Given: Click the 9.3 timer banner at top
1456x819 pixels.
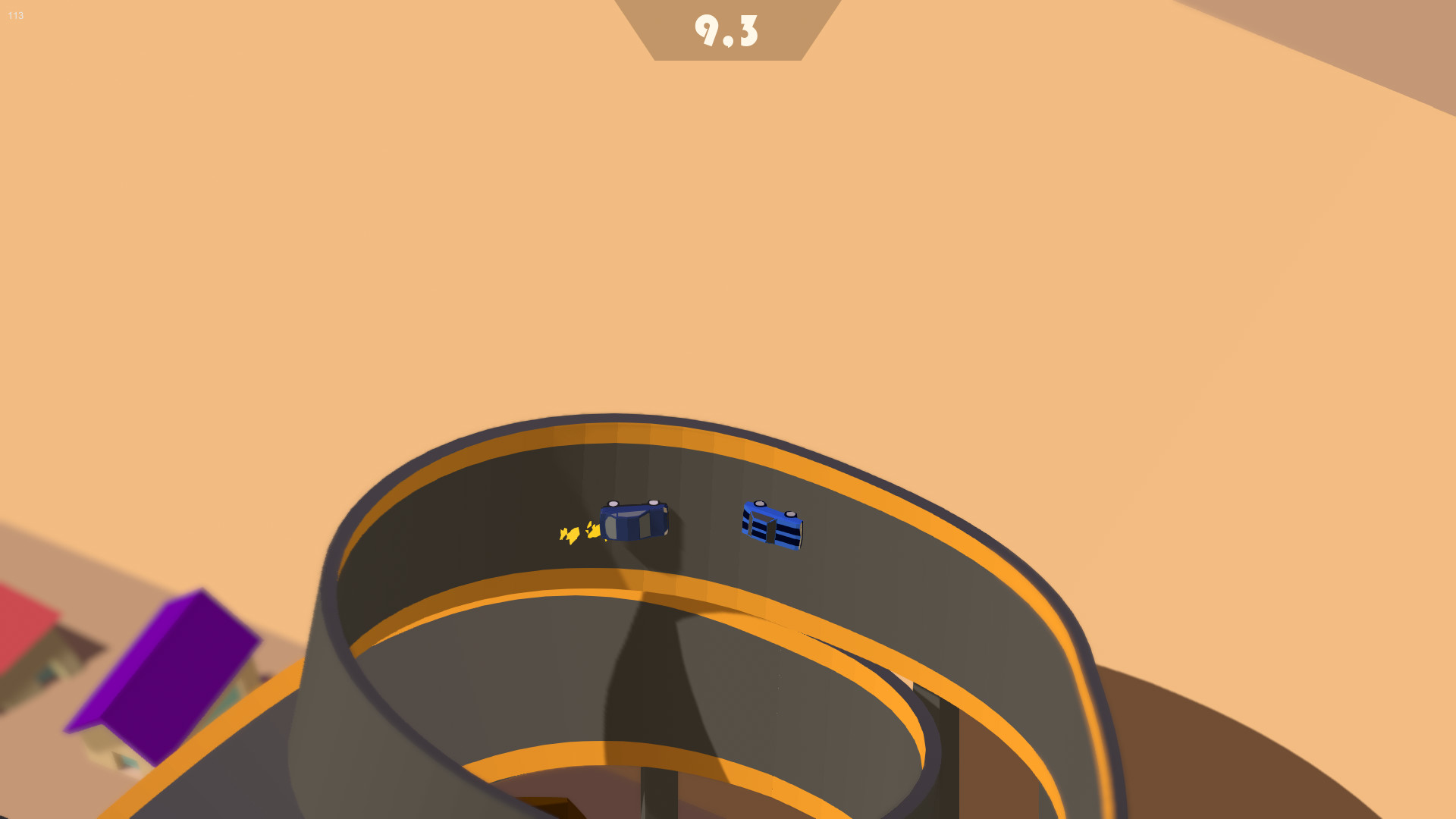Looking at the screenshot, I should point(726,32).
